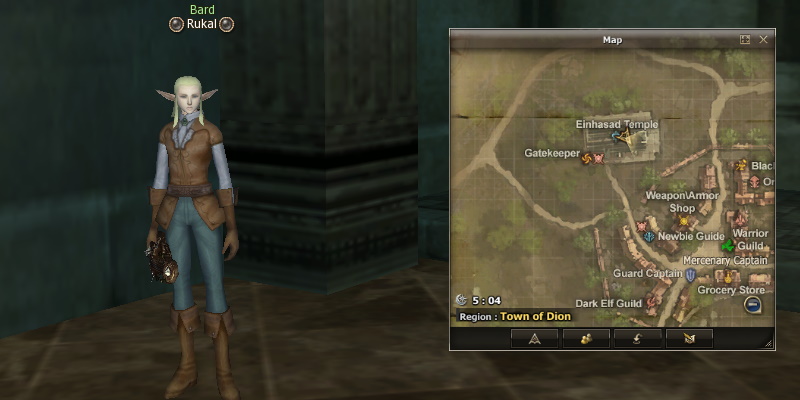The width and height of the screenshot is (800, 400).
Task: Click the Newbie Guide map marker
Action: (649, 237)
